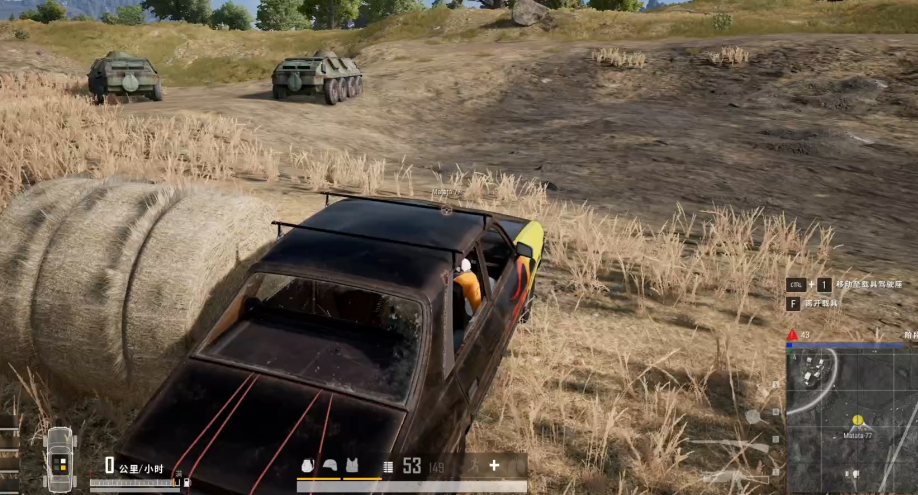Click the fuel pump icon
The image size is (918, 495).
pyautogui.click(x=185, y=484)
